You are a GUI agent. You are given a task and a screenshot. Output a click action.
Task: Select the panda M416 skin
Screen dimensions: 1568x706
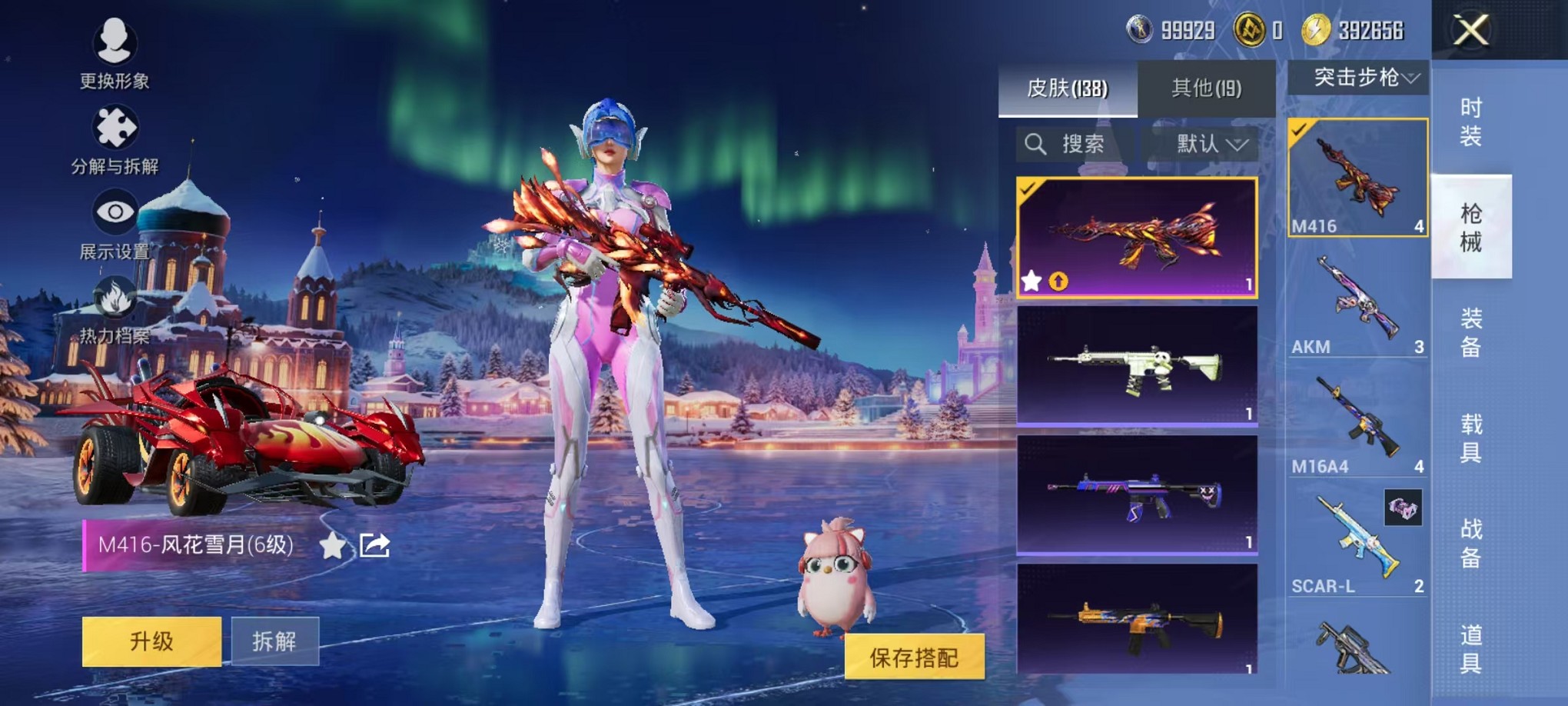[x=1137, y=365]
